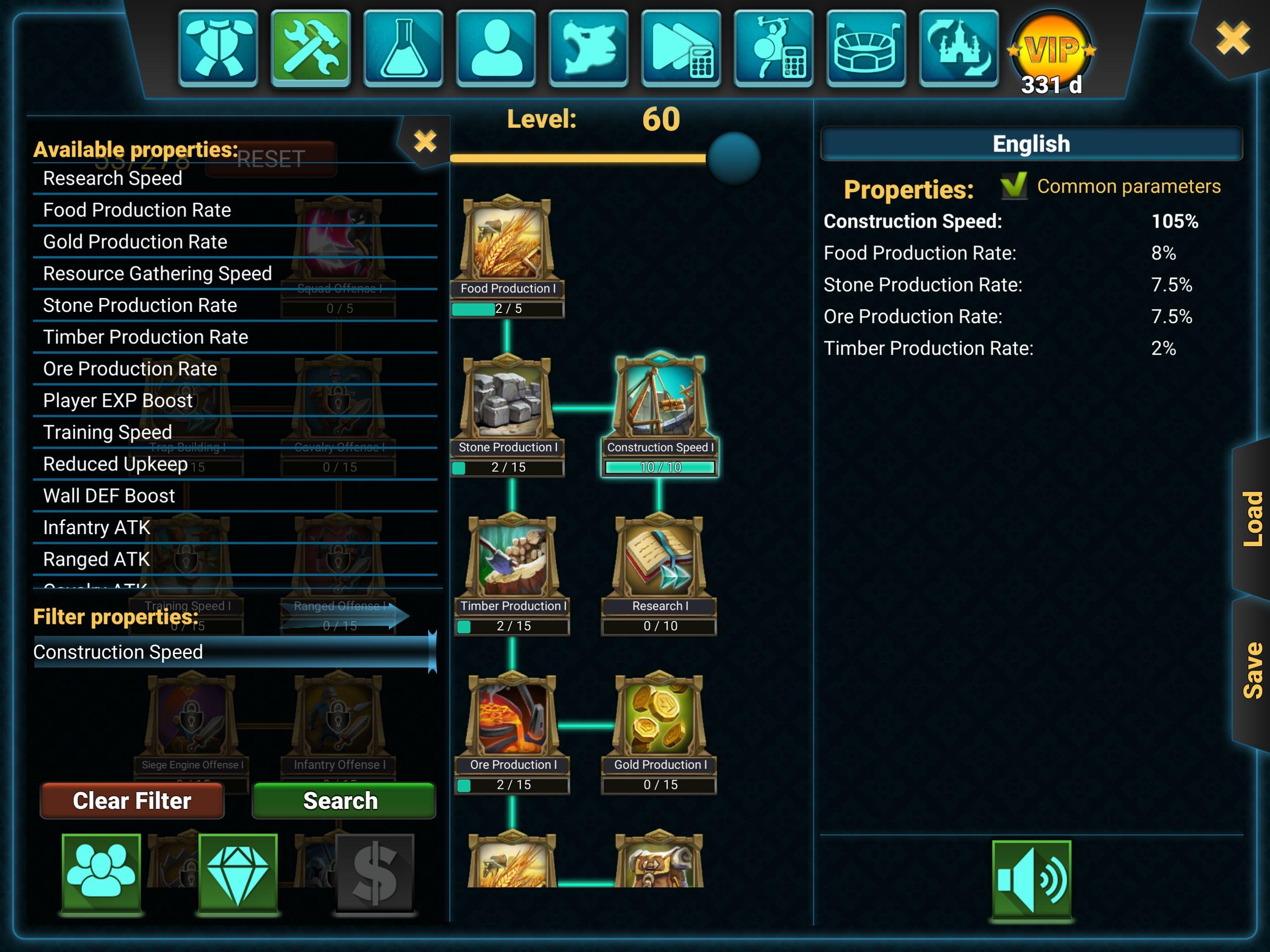The width and height of the screenshot is (1270, 952).
Task: Click the level slider handle
Action: (x=733, y=158)
